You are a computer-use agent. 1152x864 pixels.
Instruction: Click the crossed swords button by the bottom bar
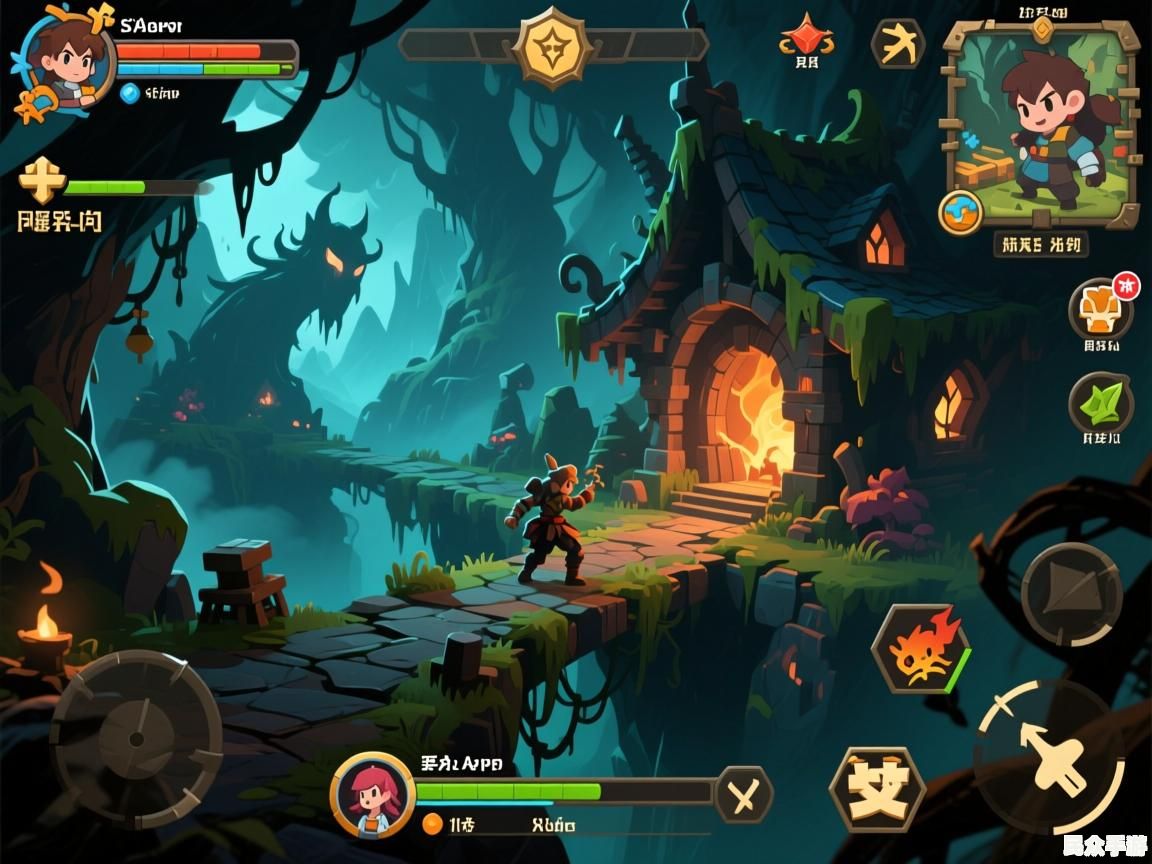pyautogui.click(x=743, y=795)
